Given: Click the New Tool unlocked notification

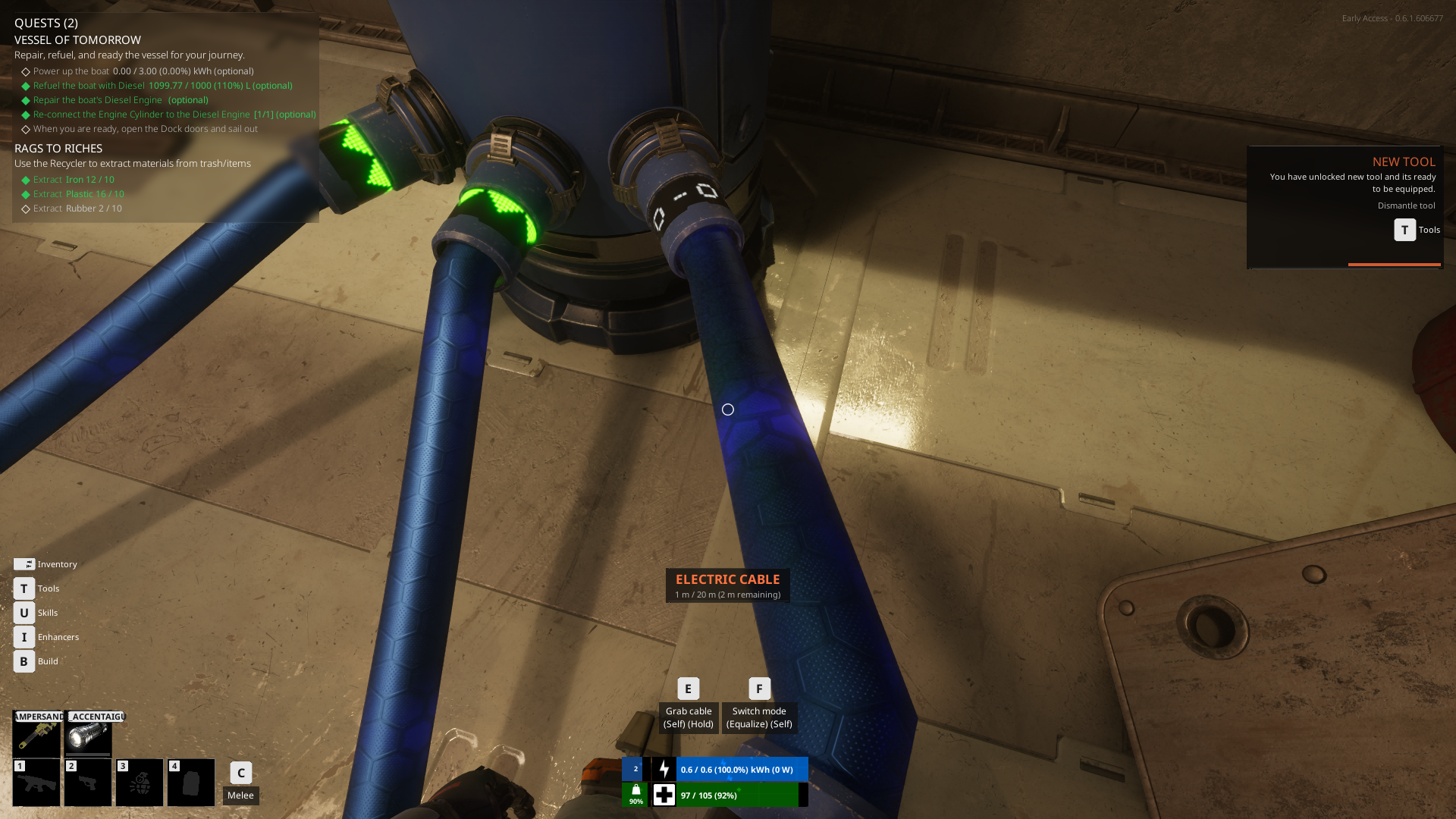Looking at the screenshot, I should point(1345,206).
